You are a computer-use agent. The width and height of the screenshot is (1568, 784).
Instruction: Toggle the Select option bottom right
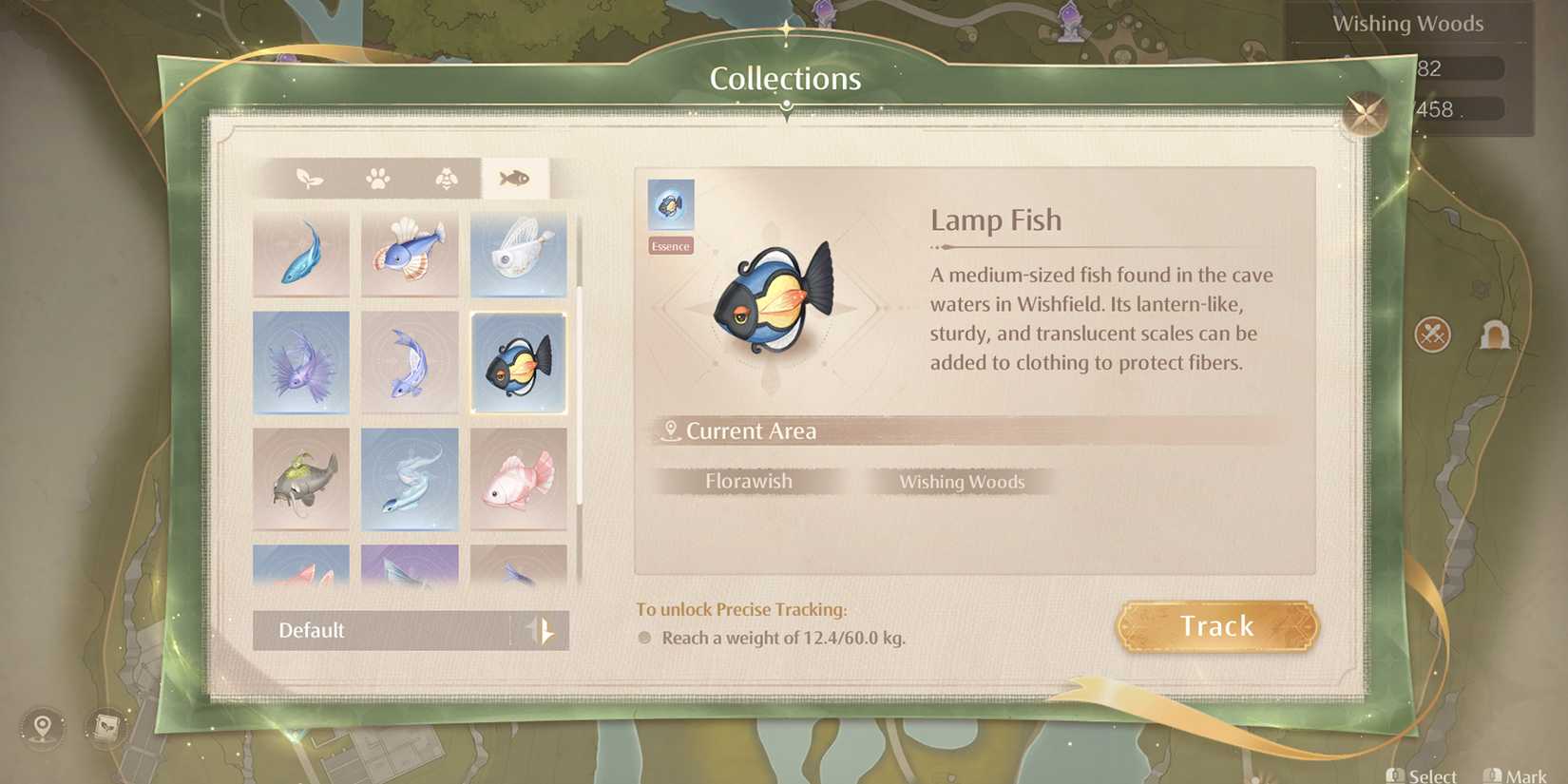(x=1423, y=774)
